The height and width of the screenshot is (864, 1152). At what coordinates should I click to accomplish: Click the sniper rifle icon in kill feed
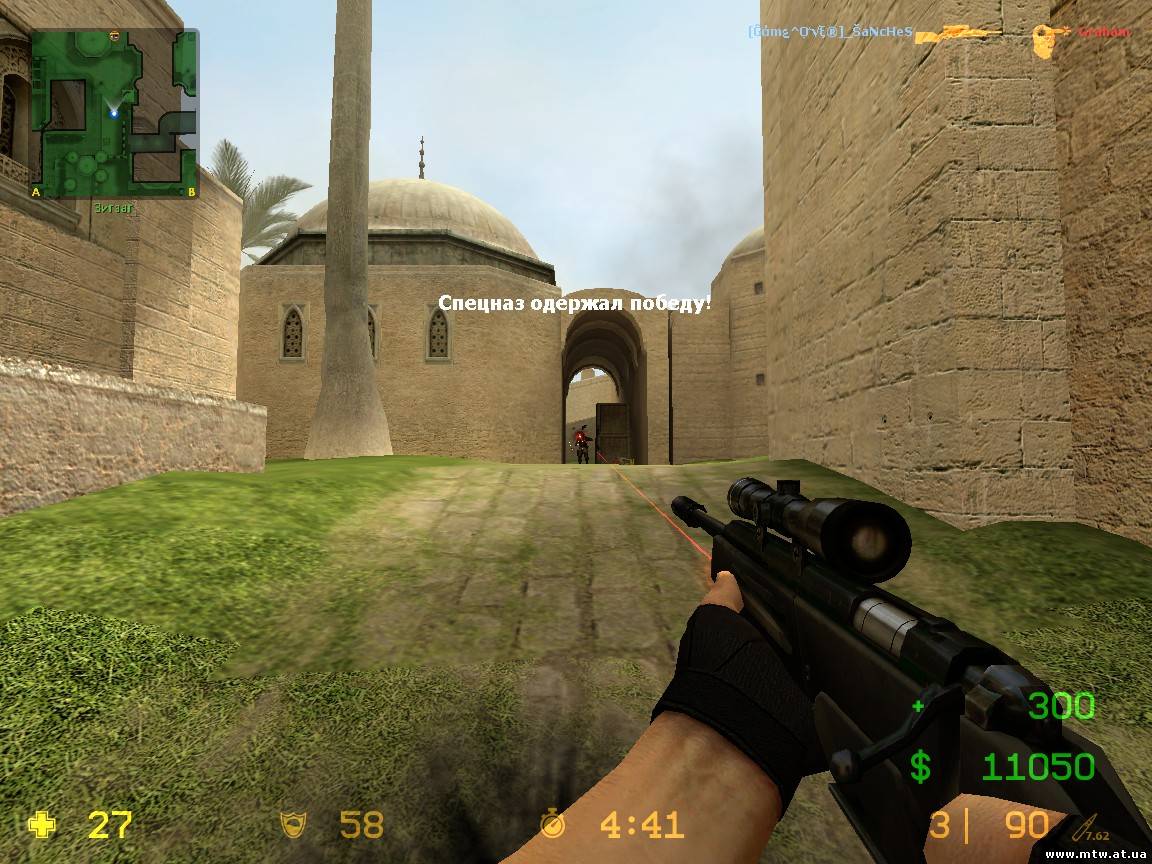(x=959, y=34)
